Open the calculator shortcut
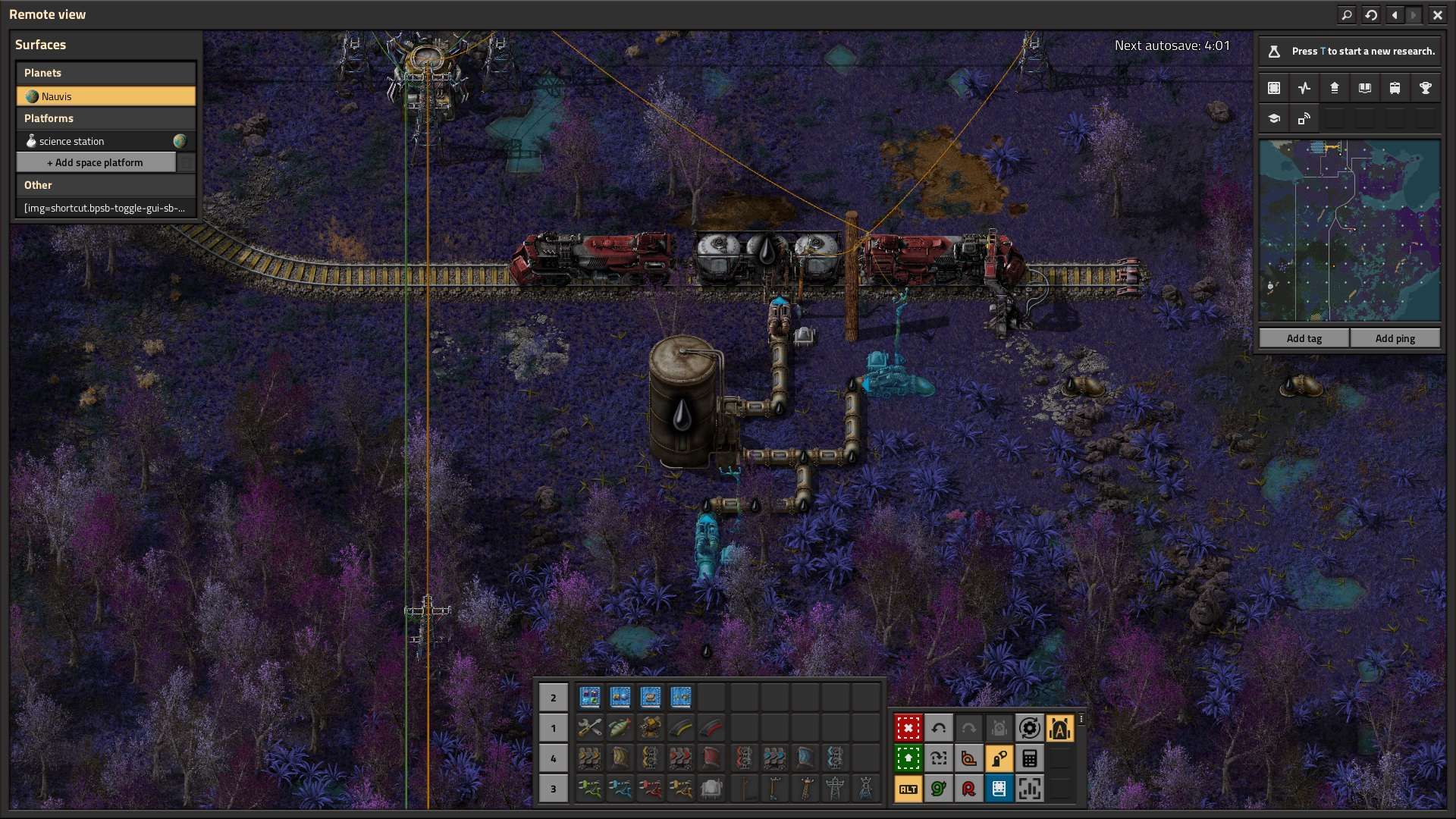This screenshot has height=819, width=1456. [x=1029, y=758]
